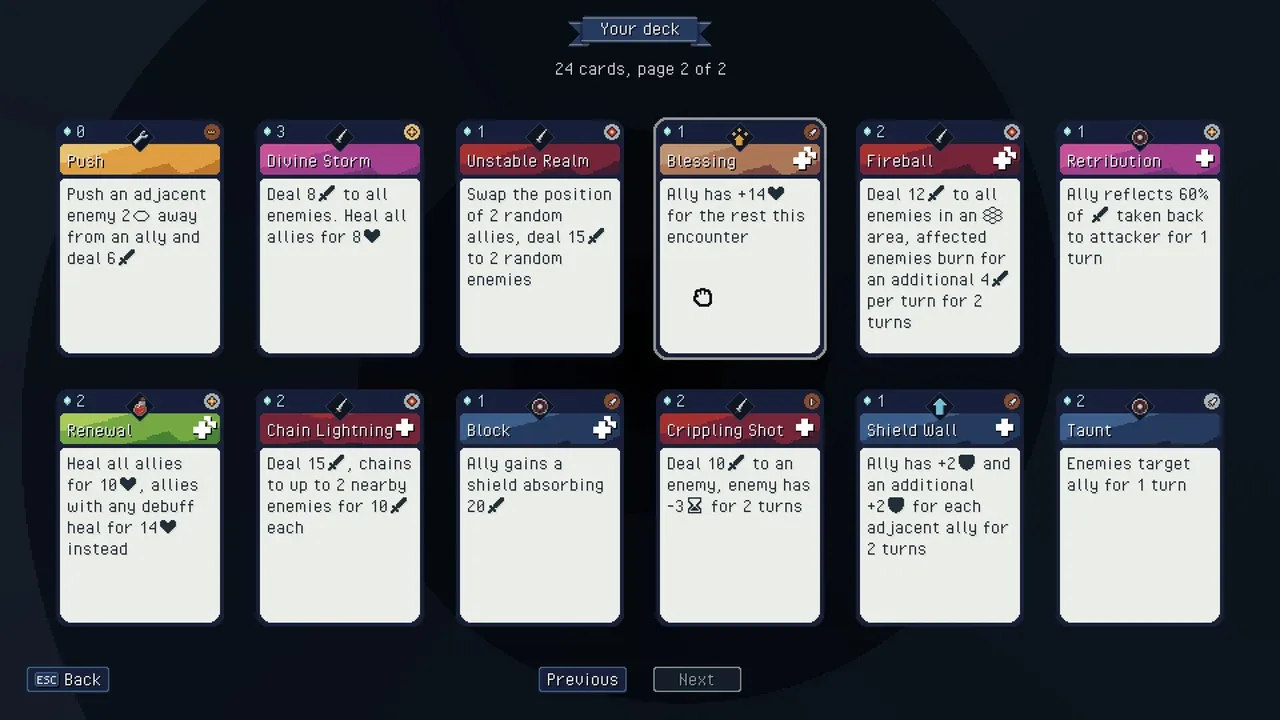Click the Next page button
This screenshot has height=720, width=1280.
[x=697, y=680]
